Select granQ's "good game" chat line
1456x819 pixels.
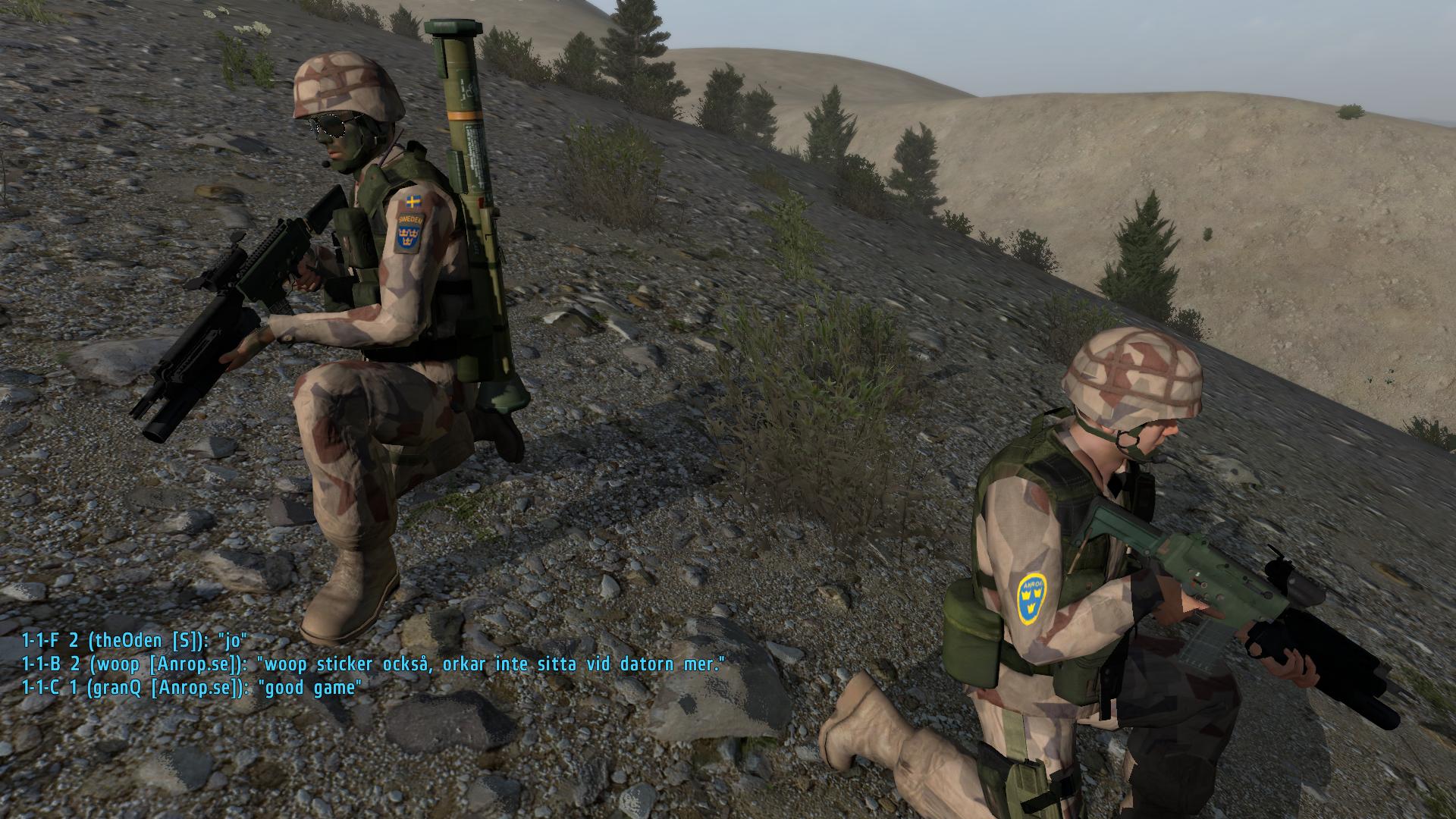click(192, 688)
